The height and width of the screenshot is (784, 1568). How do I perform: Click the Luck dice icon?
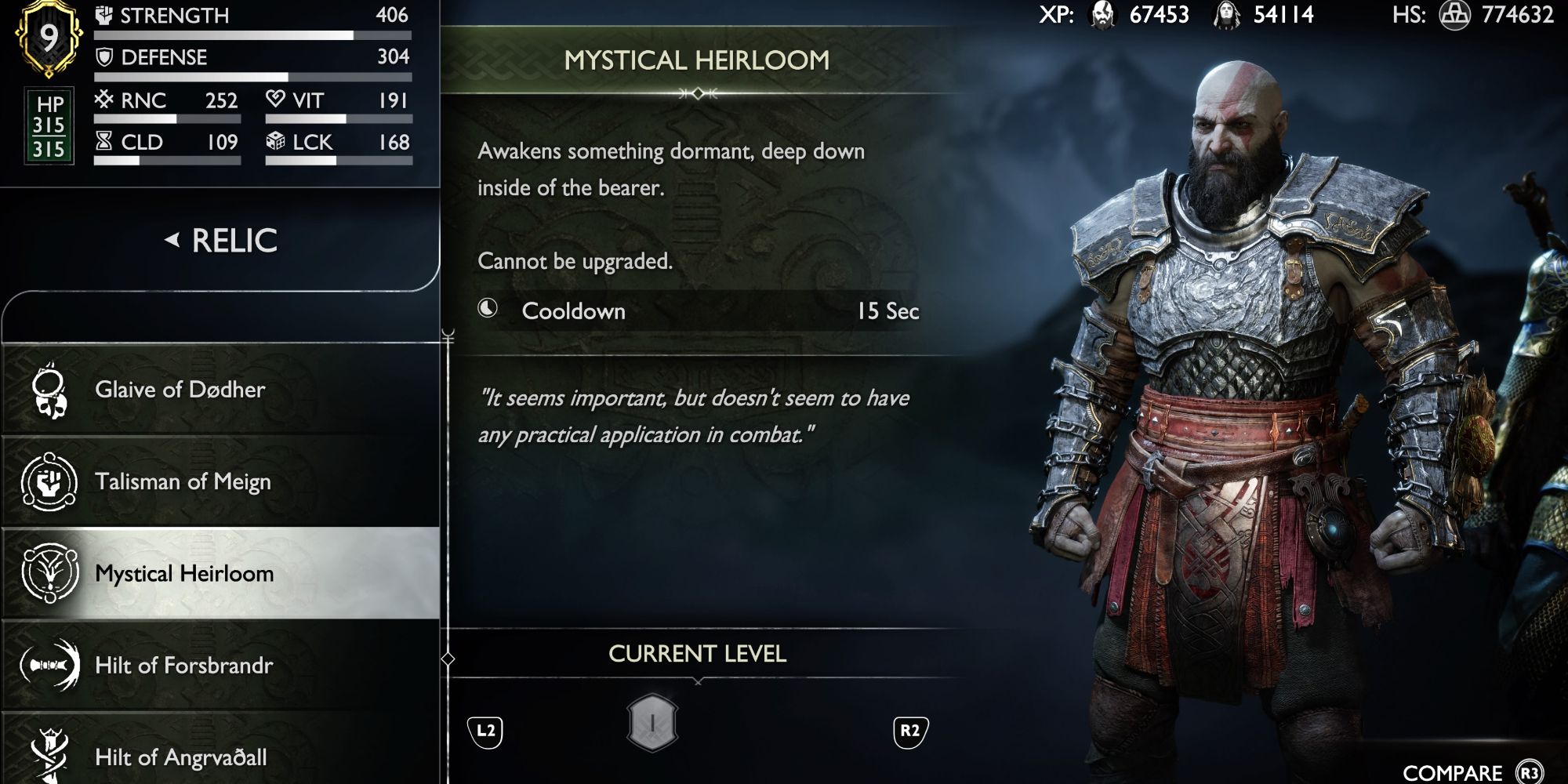[275, 142]
